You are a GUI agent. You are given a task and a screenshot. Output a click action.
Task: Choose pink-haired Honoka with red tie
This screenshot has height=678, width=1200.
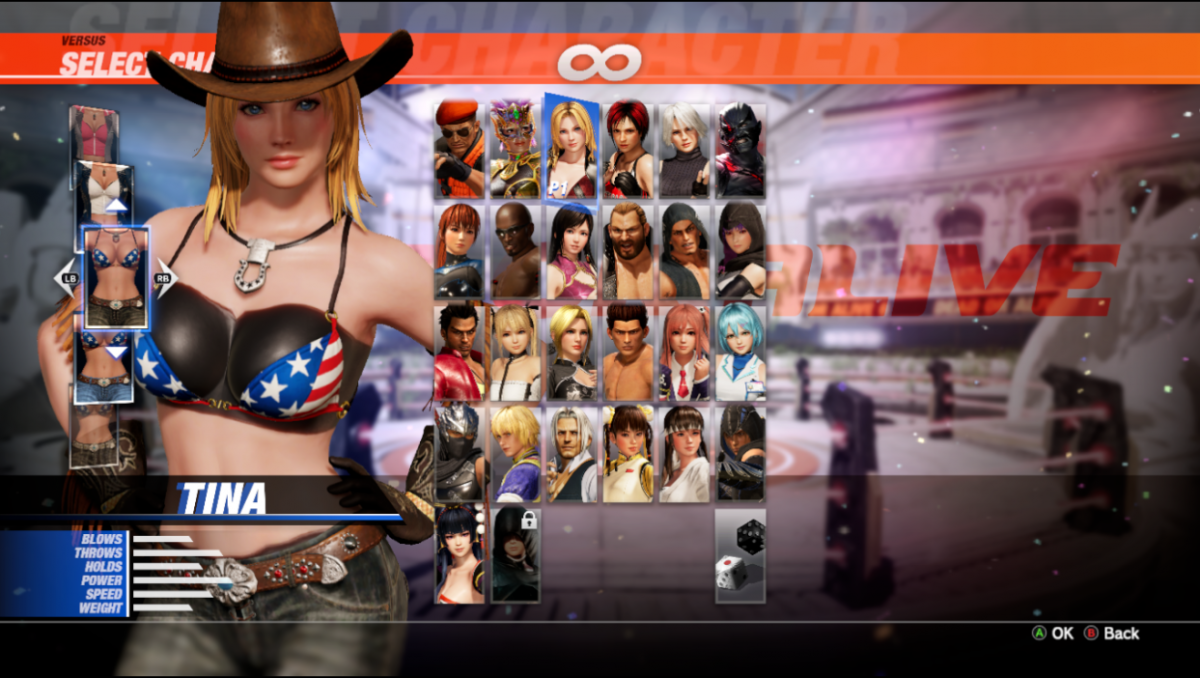coord(684,352)
